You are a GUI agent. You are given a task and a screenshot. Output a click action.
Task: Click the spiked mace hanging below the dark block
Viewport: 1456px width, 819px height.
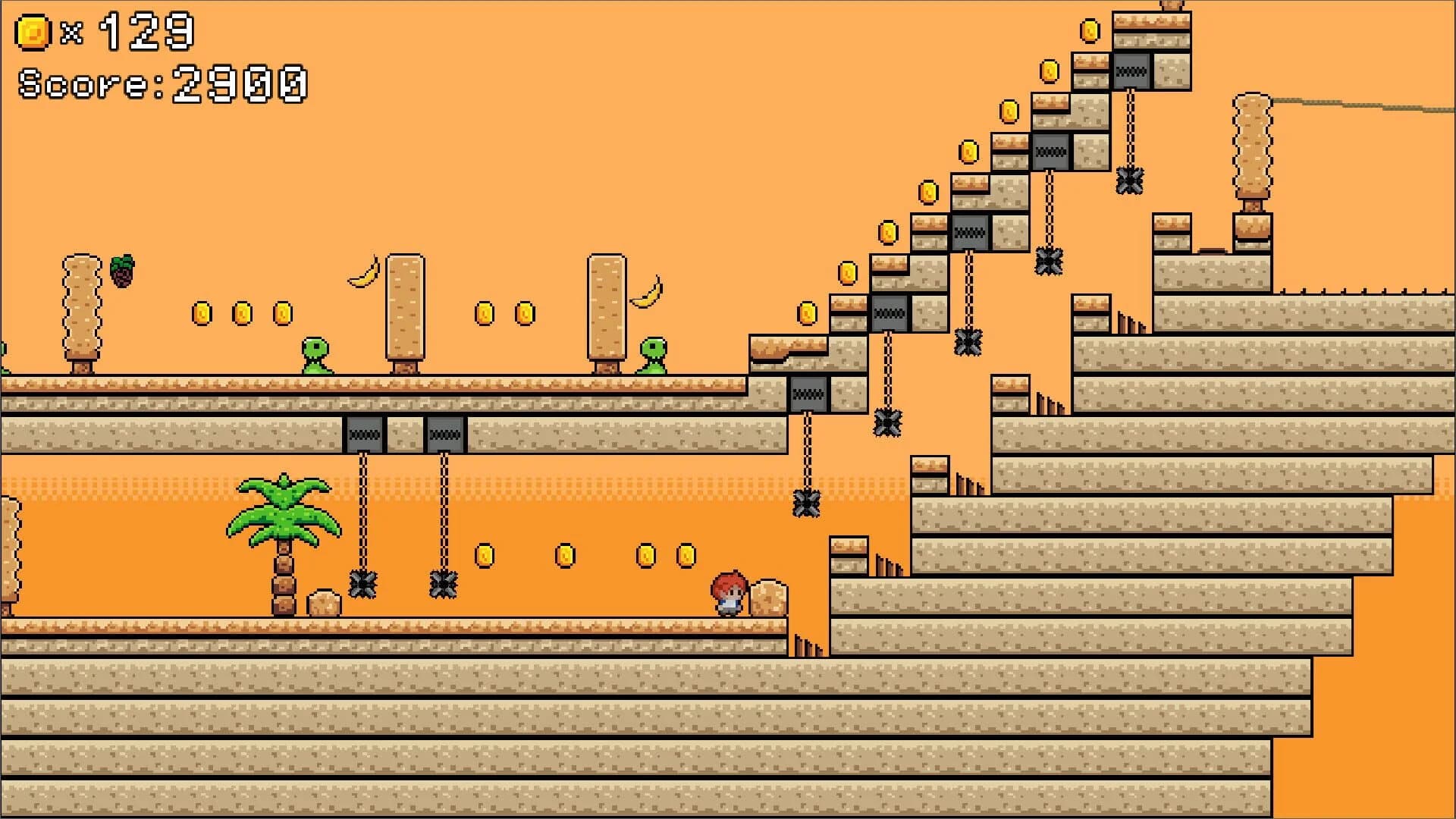click(364, 584)
